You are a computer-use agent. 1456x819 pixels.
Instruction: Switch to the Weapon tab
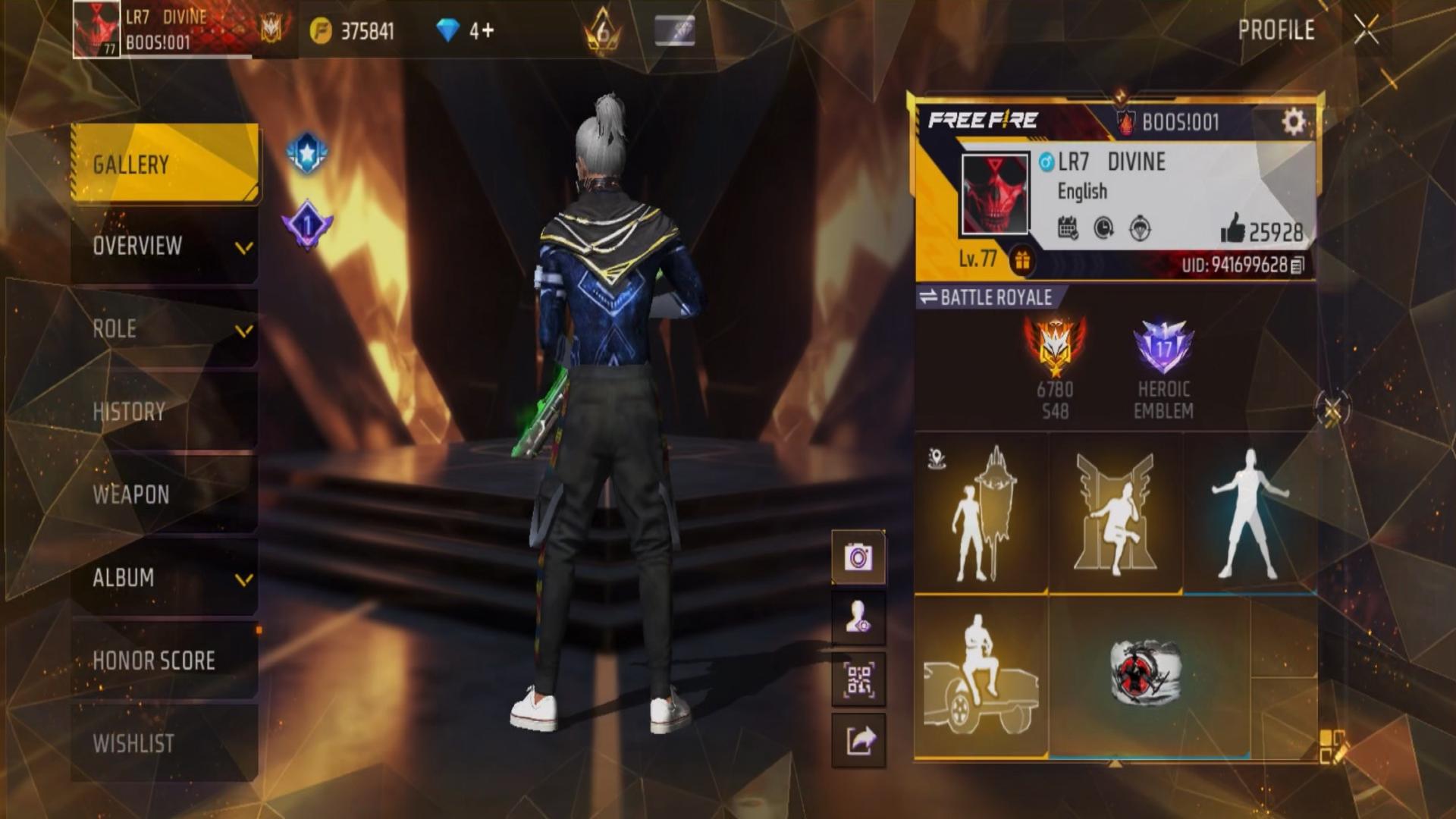click(x=165, y=494)
